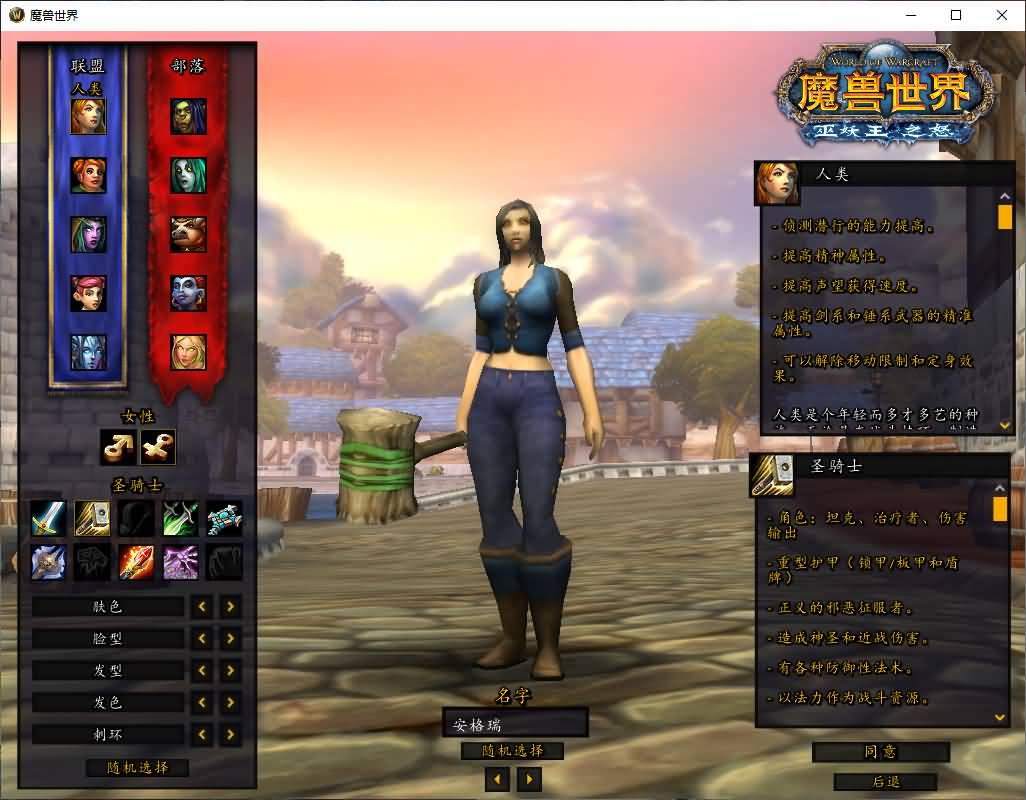Select the Warrior class sword icon

[48, 519]
